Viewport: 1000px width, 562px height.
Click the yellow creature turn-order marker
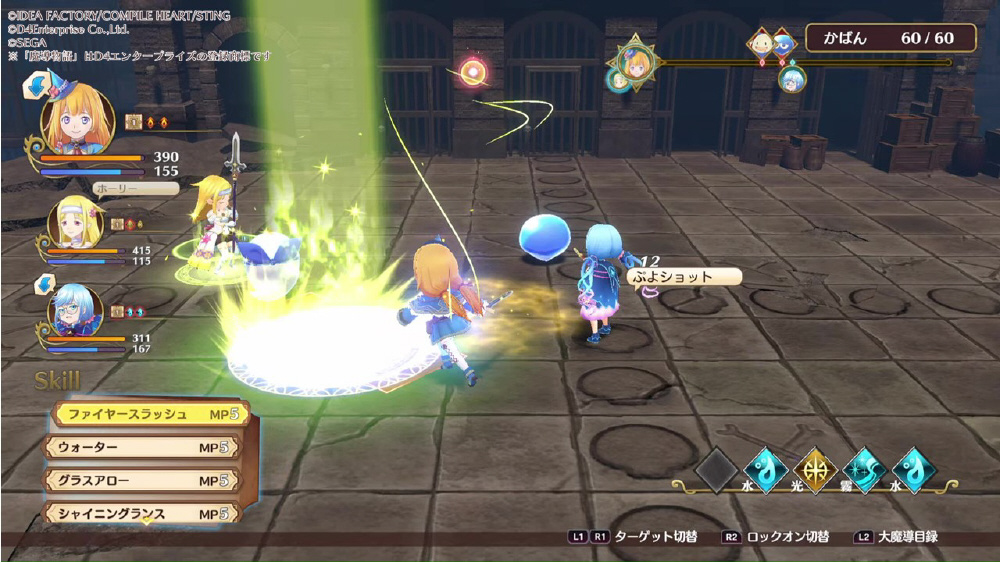tap(762, 43)
